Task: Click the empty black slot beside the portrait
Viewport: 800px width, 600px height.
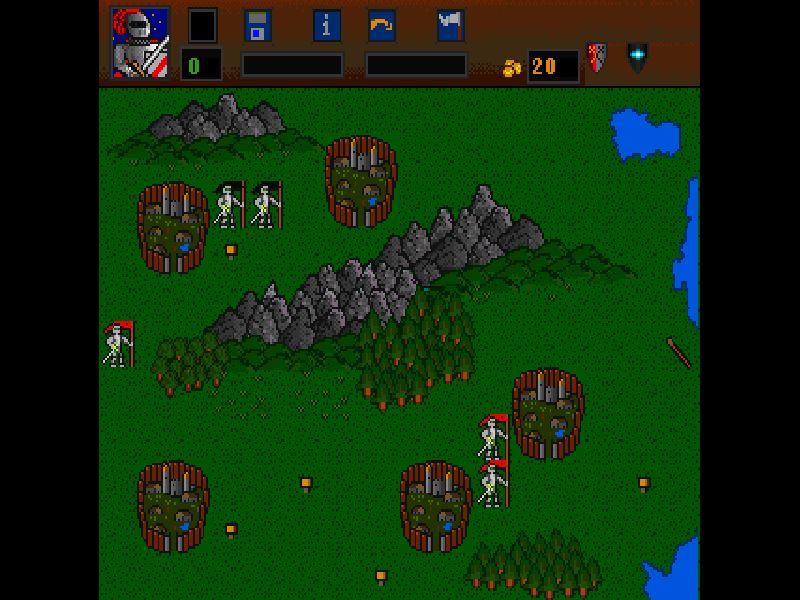Action: tap(203, 26)
